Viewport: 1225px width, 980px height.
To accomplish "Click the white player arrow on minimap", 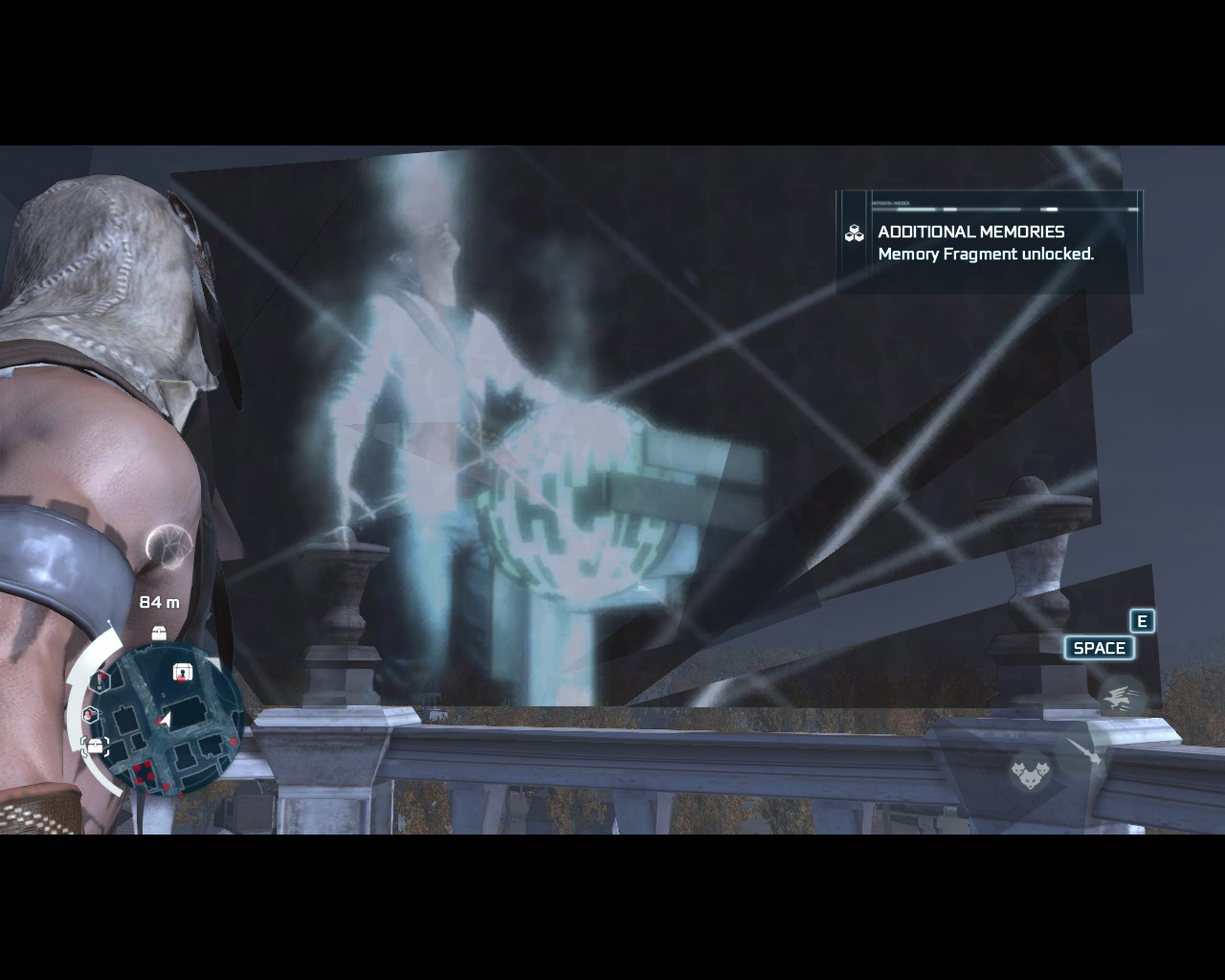I will tap(166, 720).
